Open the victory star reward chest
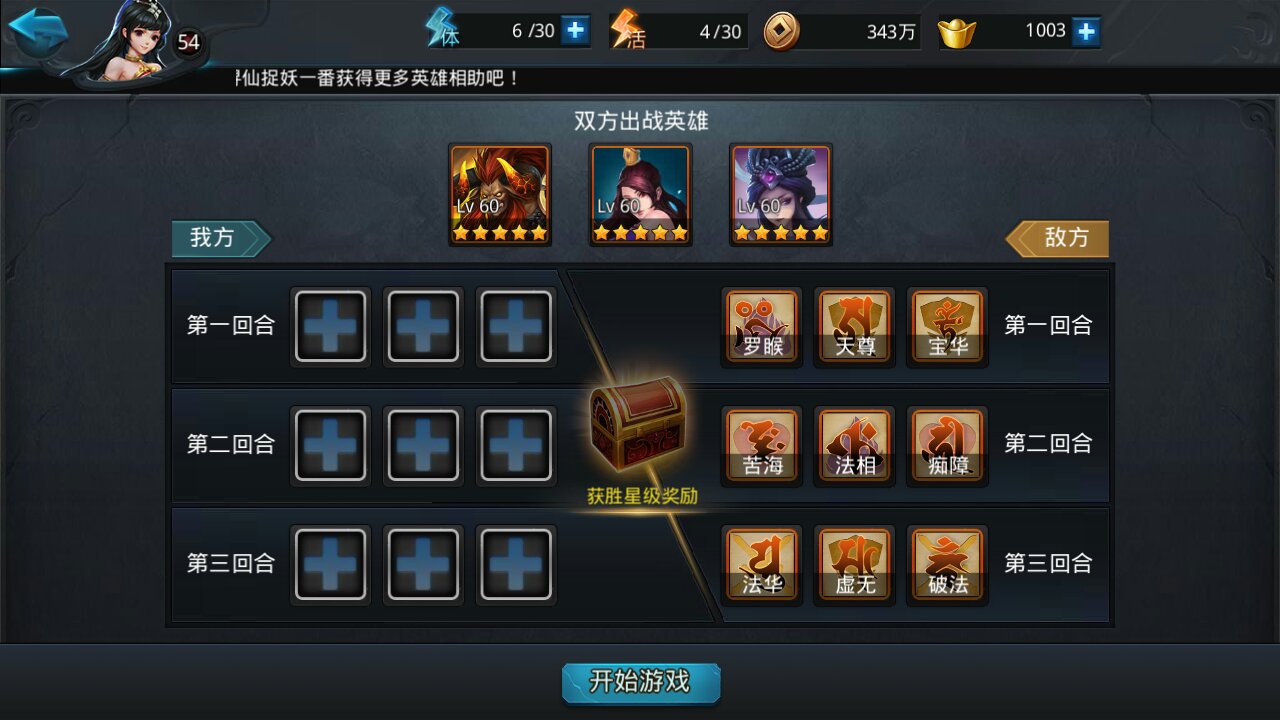Screen dimensions: 1280x720 pyautogui.click(x=640, y=427)
